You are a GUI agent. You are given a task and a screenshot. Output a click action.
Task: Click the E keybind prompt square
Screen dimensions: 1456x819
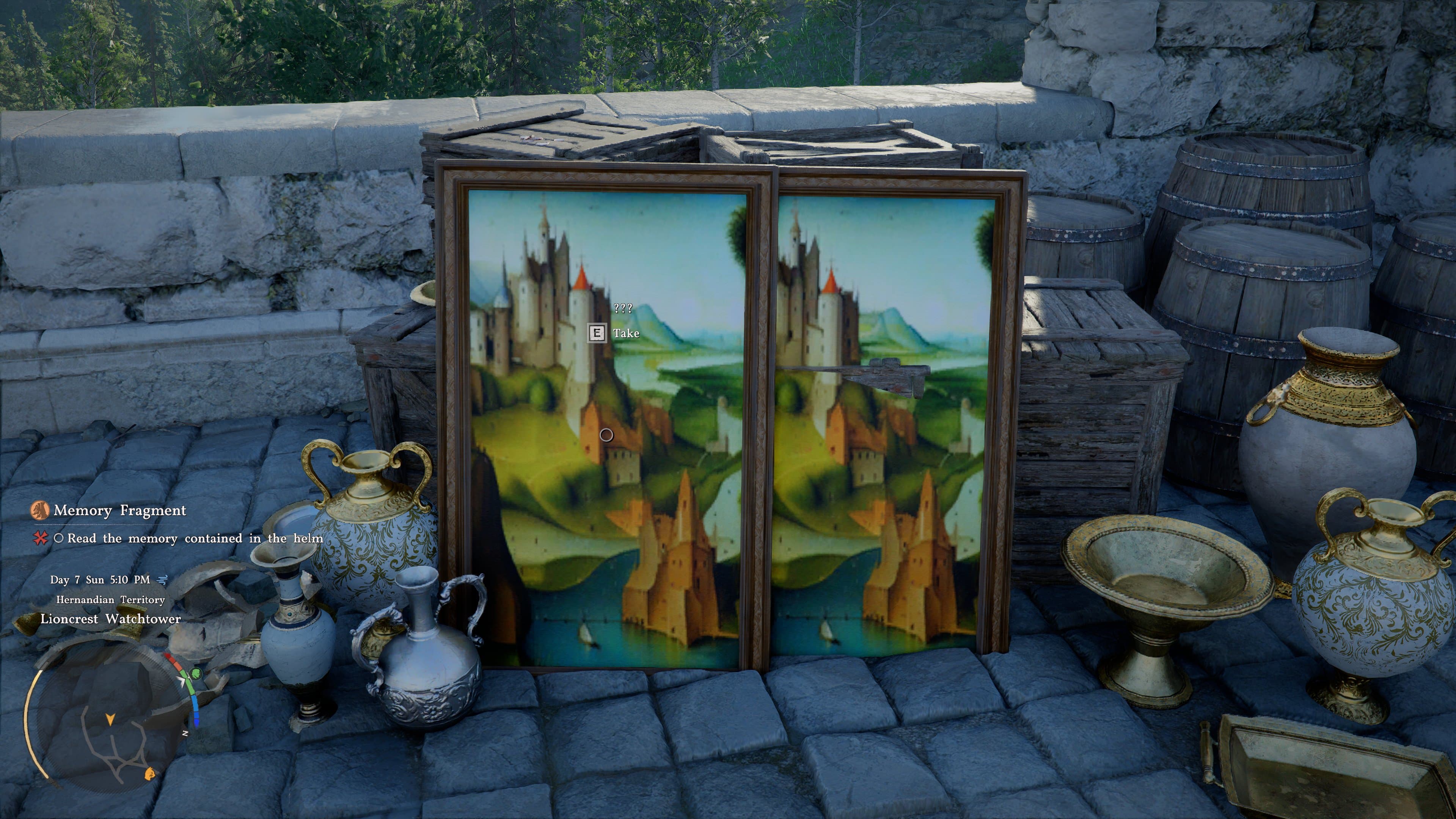tap(597, 333)
